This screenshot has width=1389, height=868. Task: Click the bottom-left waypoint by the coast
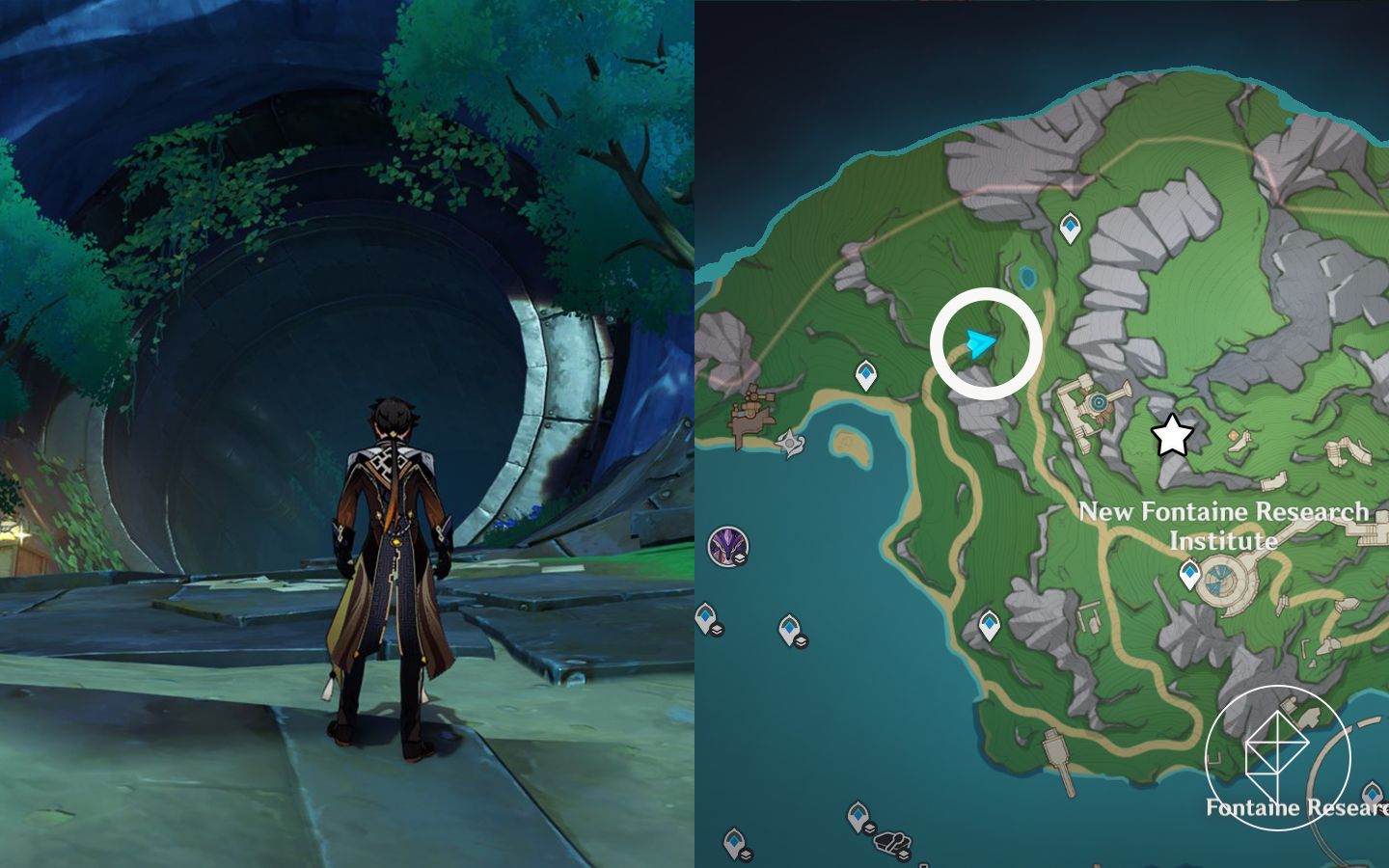(735, 843)
